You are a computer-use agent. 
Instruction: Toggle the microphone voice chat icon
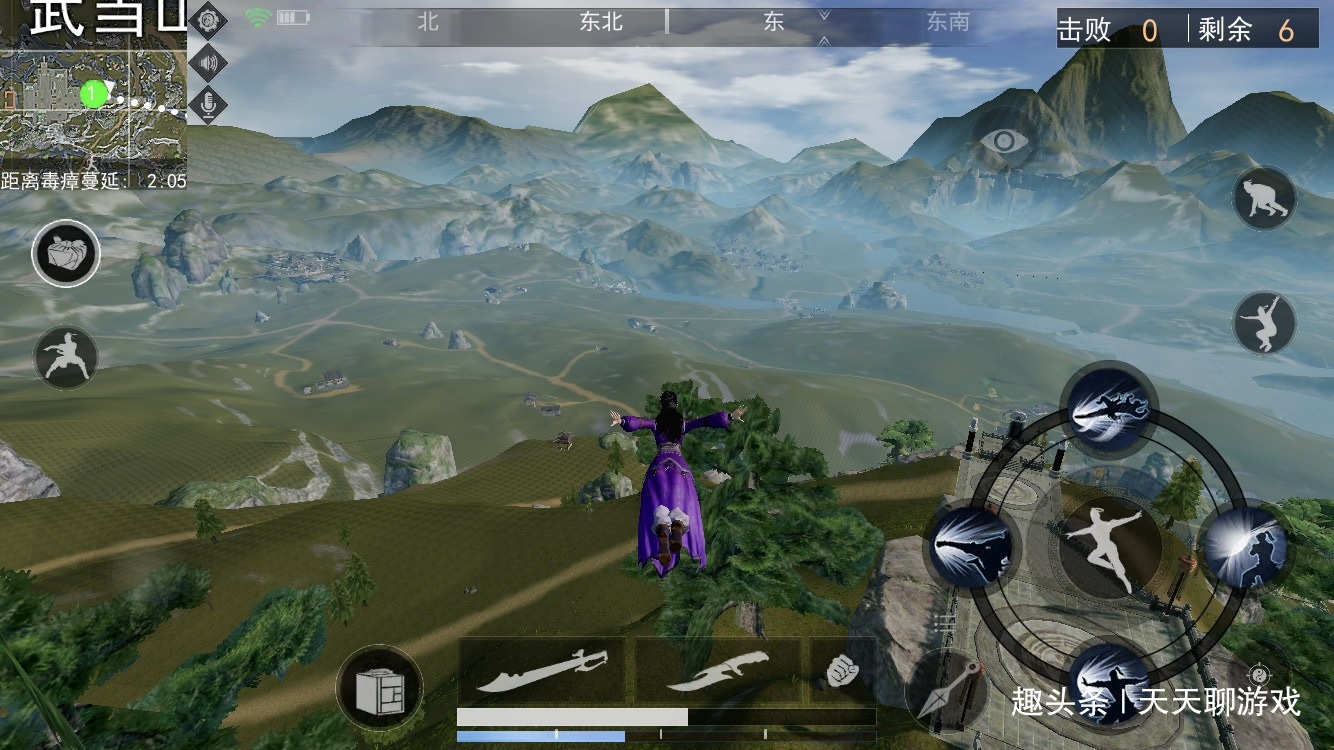tap(207, 104)
